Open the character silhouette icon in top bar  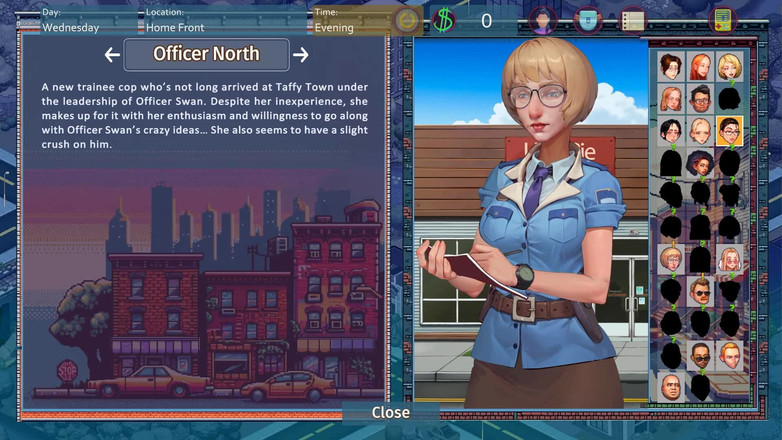point(543,19)
